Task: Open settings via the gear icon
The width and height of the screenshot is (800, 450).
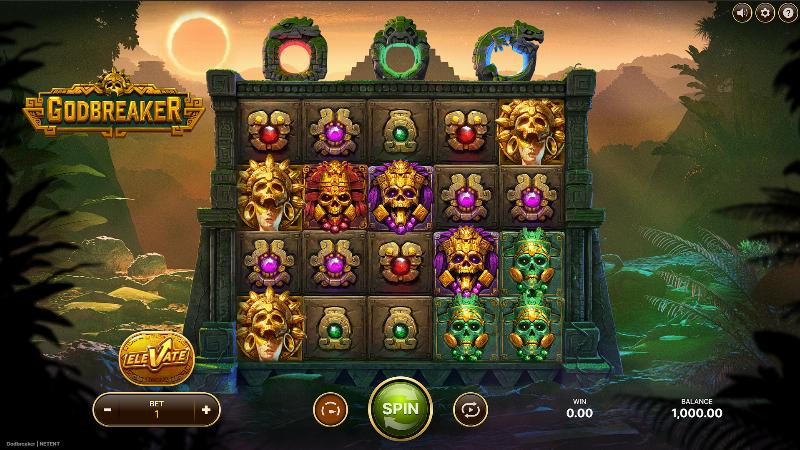Action: [765, 12]
